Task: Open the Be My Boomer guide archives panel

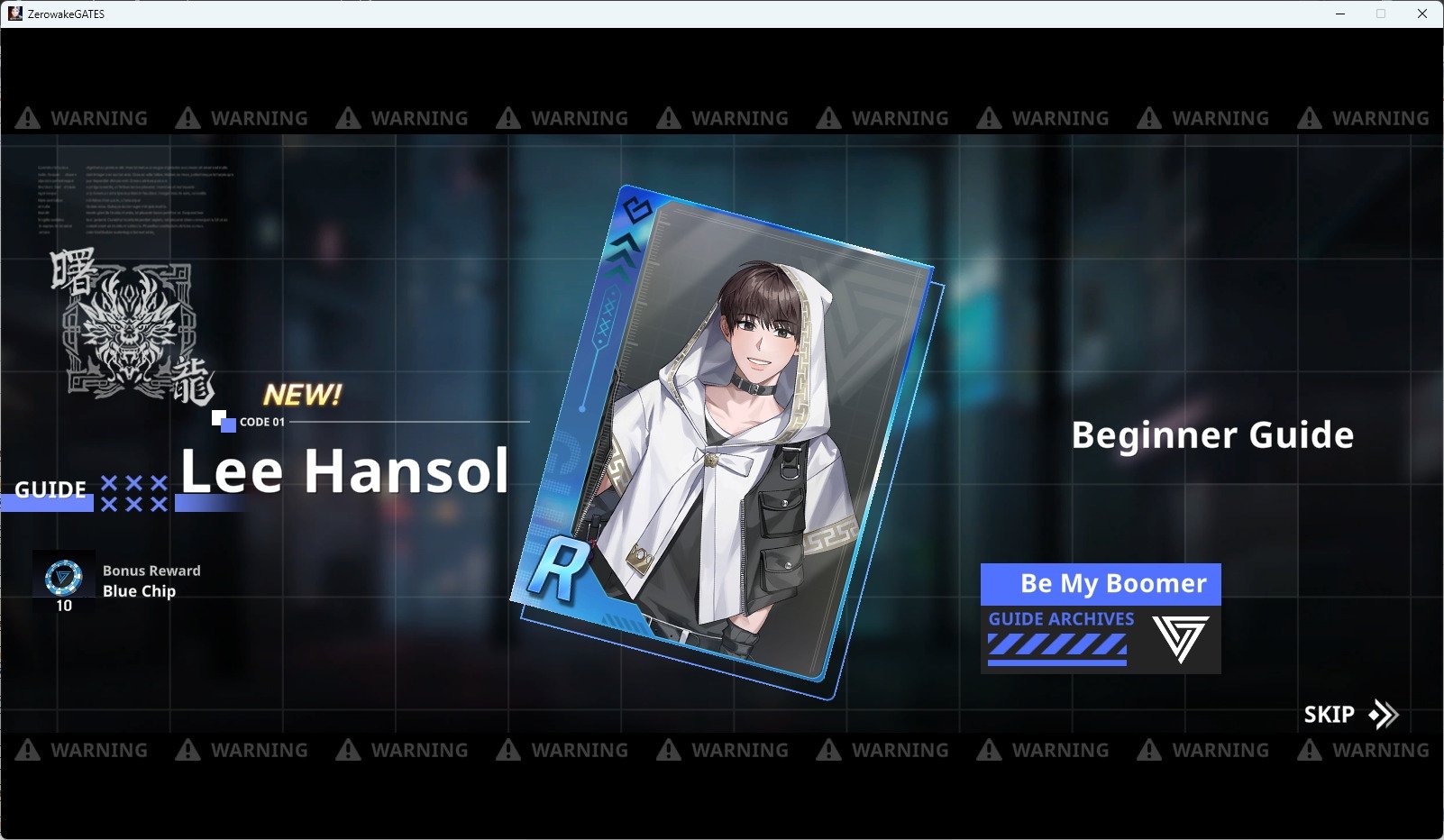Action: 1101,618
